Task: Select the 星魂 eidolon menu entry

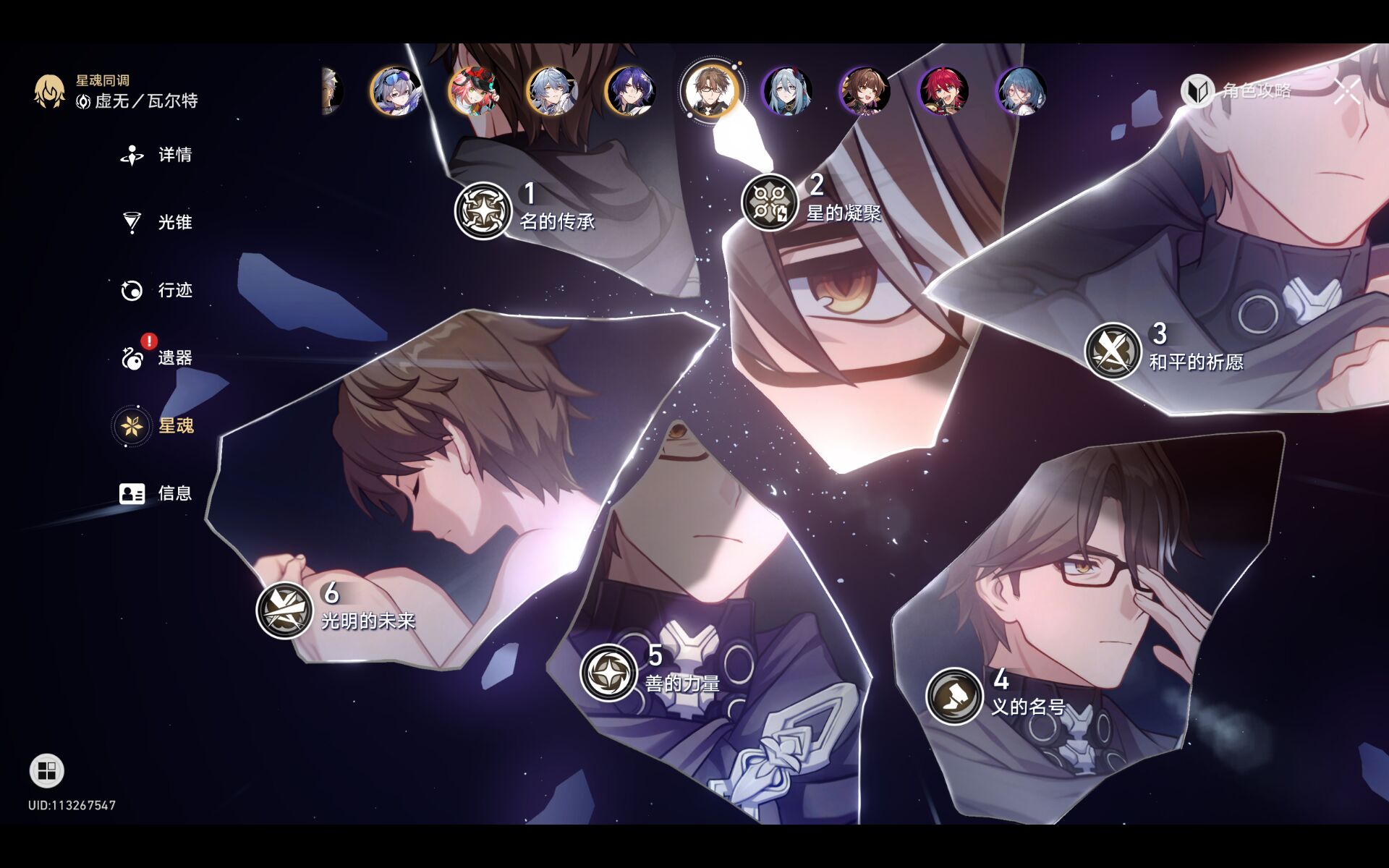Action: click(x=157, y=425)
